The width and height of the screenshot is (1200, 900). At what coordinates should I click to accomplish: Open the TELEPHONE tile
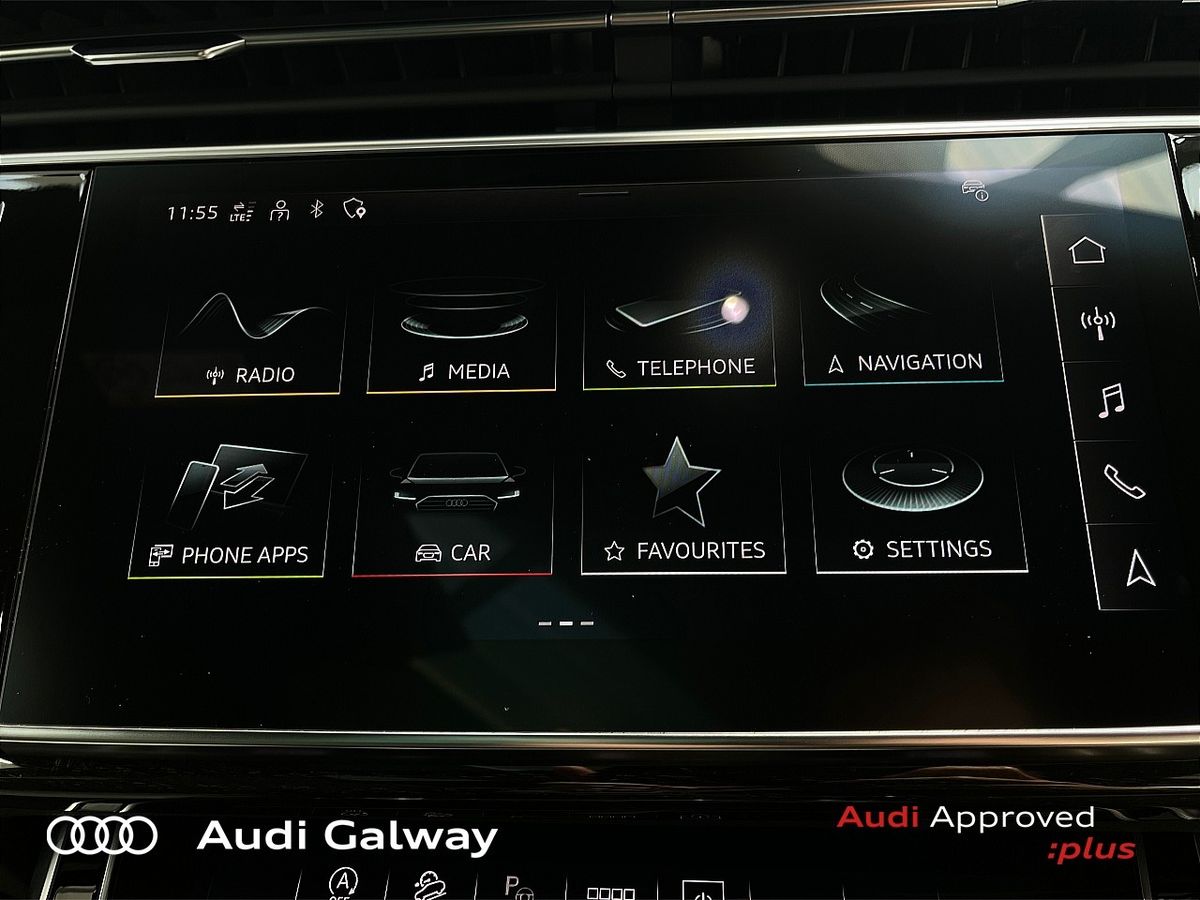pos(679,335)
